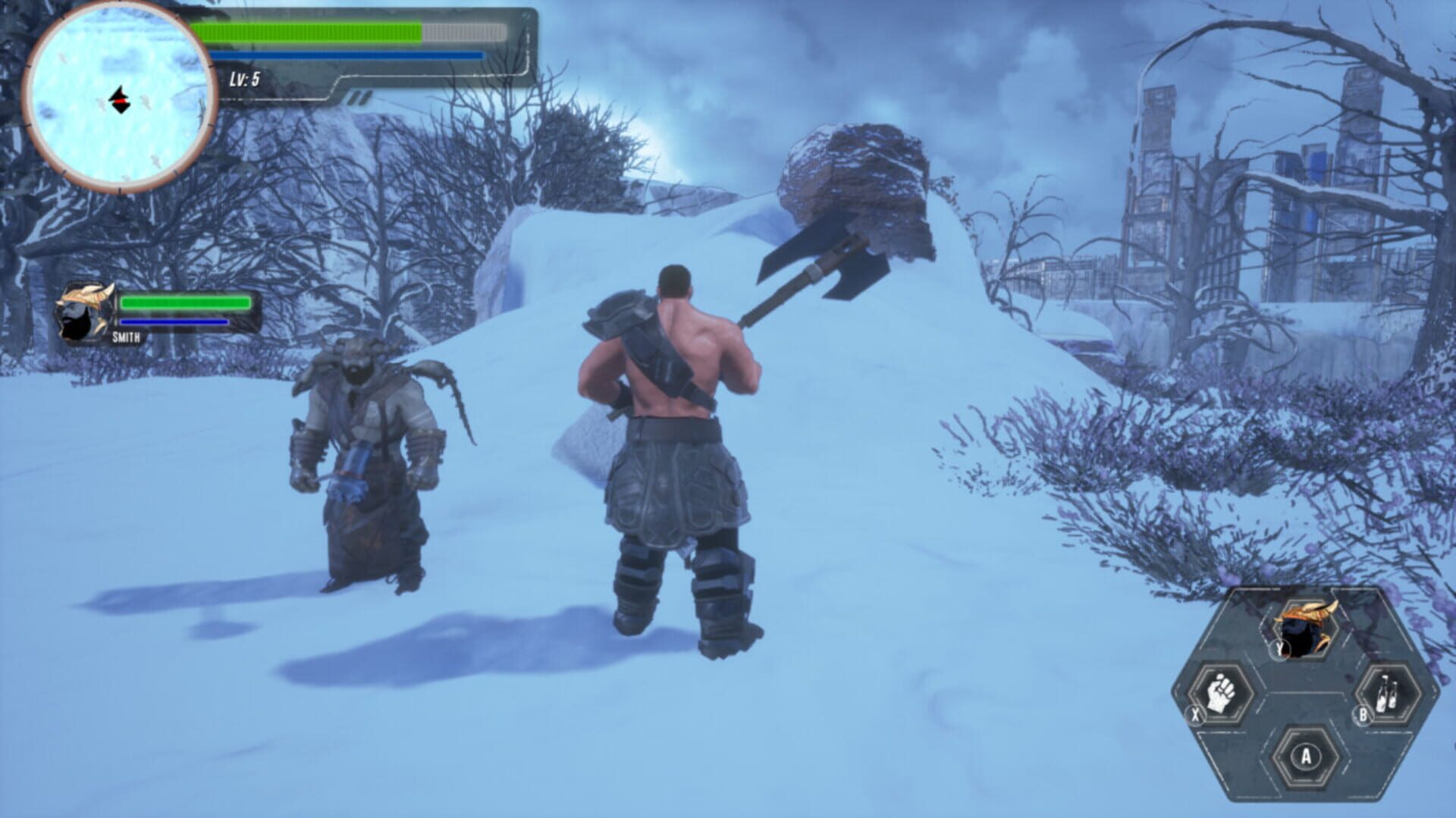Click the Y button circle above the portrait
This screenshot has height=818, width=1456.
[1279, 648]
